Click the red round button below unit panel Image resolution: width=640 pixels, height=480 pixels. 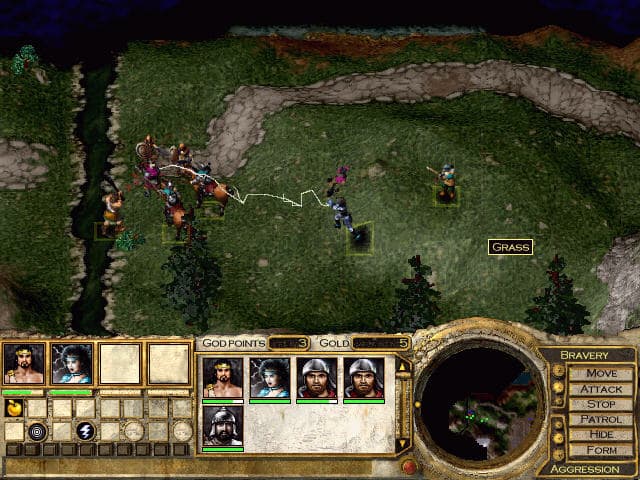point(407,466)
